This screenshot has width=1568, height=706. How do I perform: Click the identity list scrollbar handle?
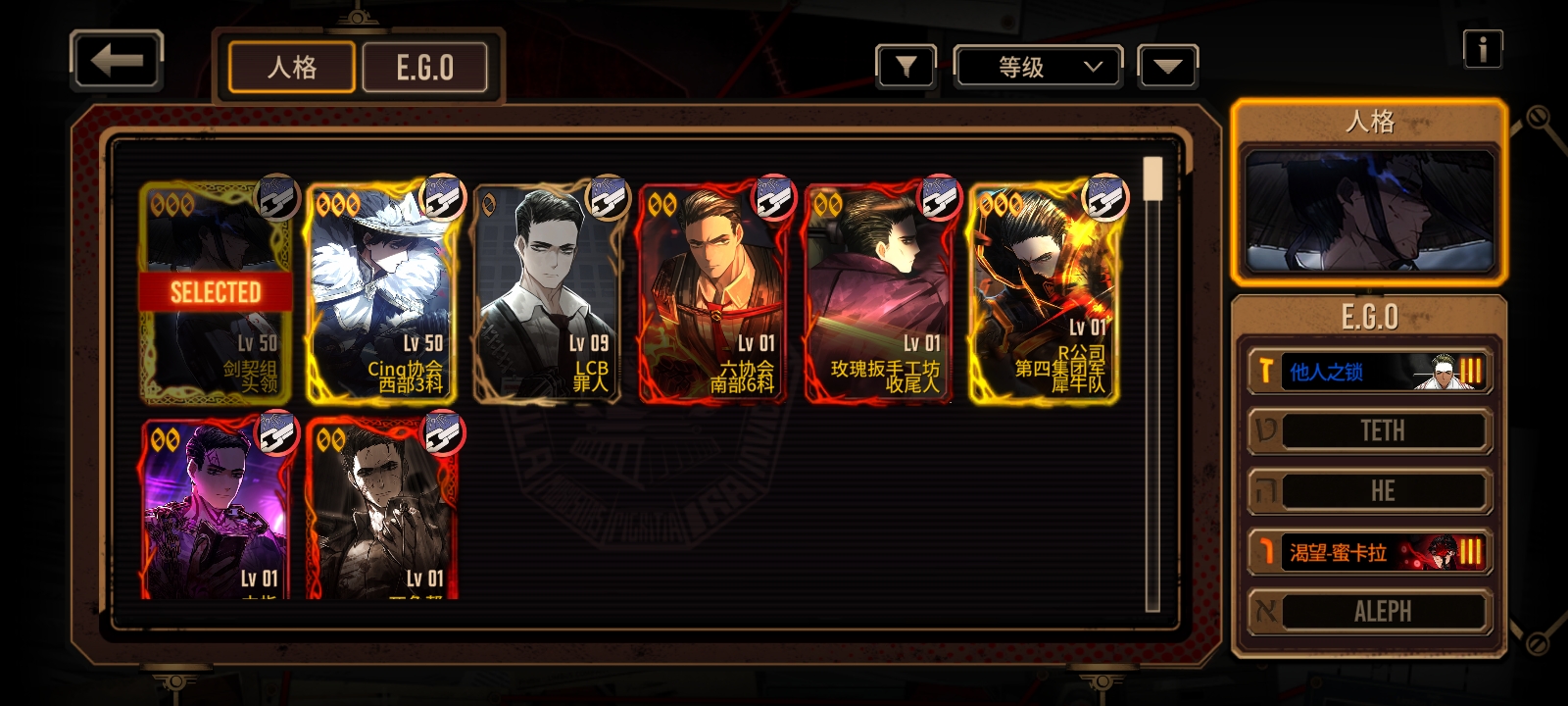[x=1152, y=178]
